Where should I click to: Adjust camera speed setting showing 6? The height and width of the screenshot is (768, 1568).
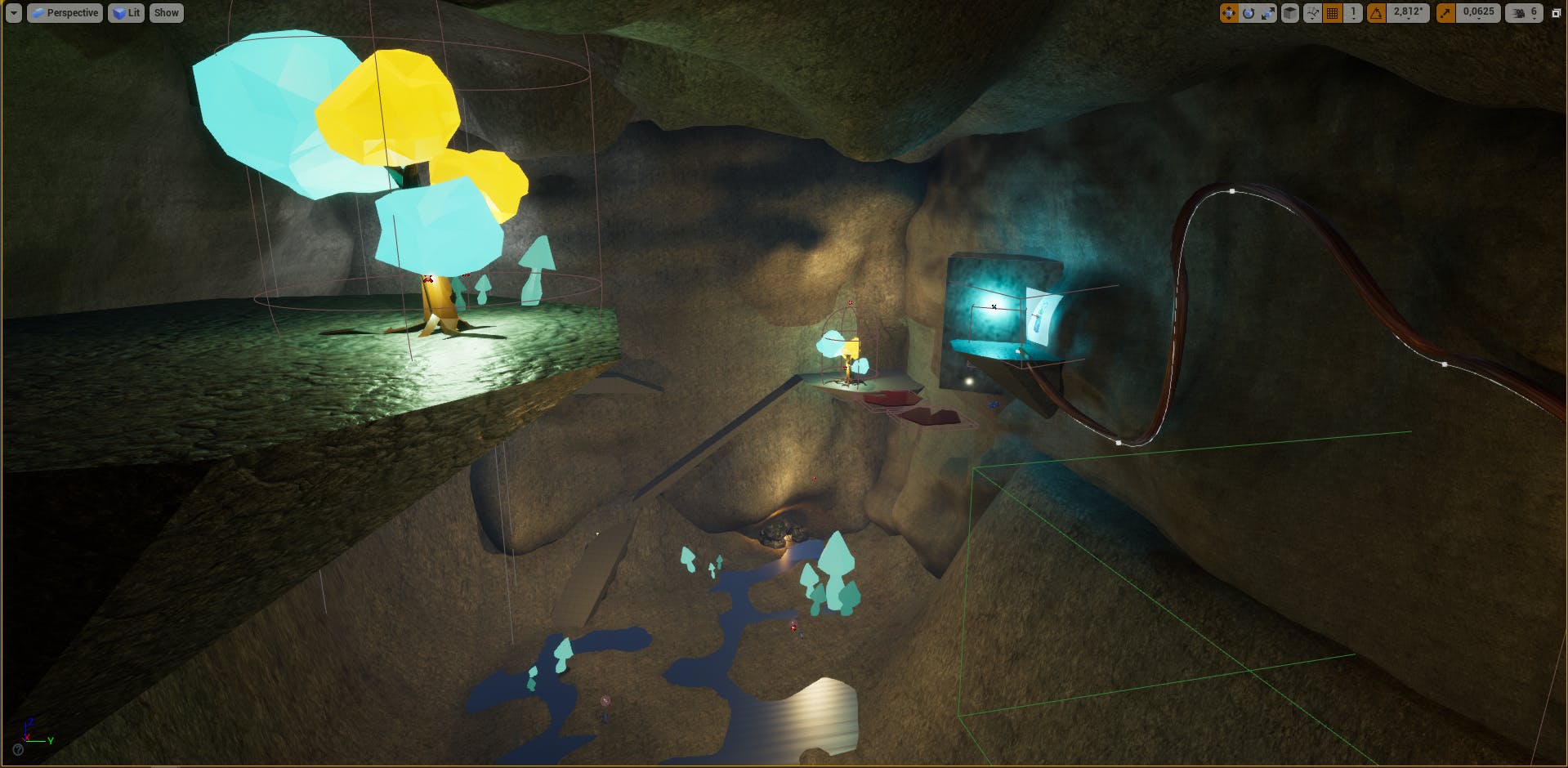coord(1524,13)
